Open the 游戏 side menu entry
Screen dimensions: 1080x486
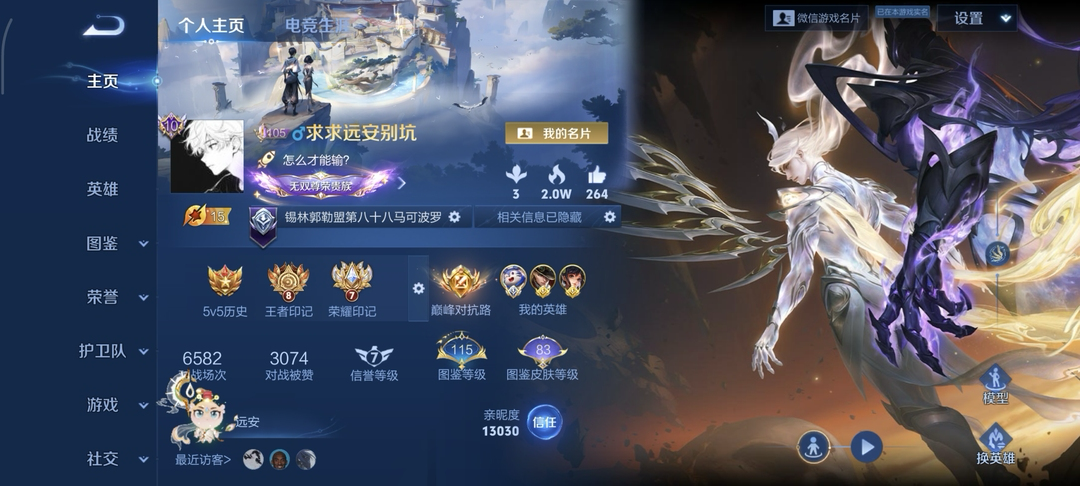[x=110, y=405]
